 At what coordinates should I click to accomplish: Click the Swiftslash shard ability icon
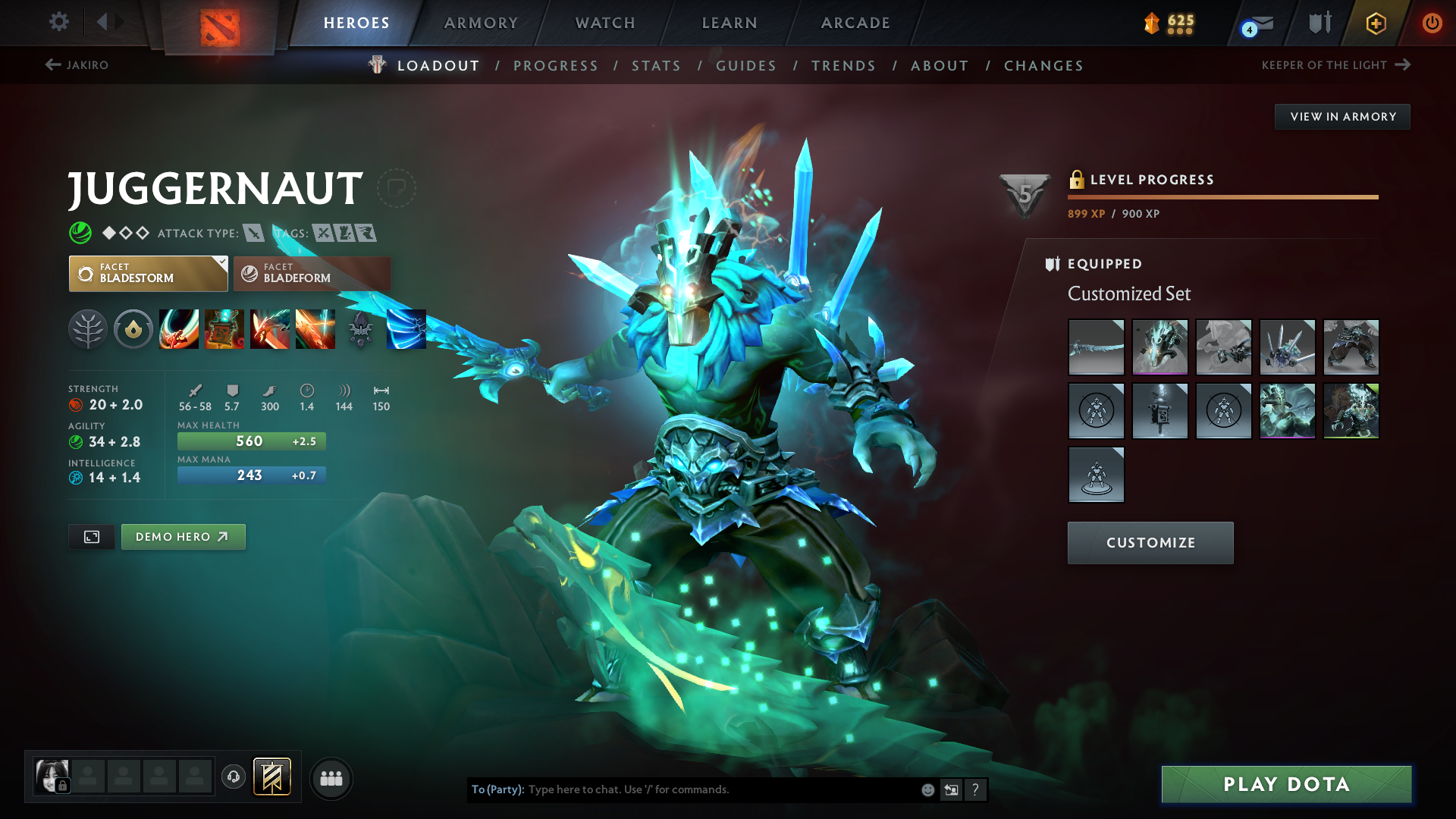(x=406, y=329)
